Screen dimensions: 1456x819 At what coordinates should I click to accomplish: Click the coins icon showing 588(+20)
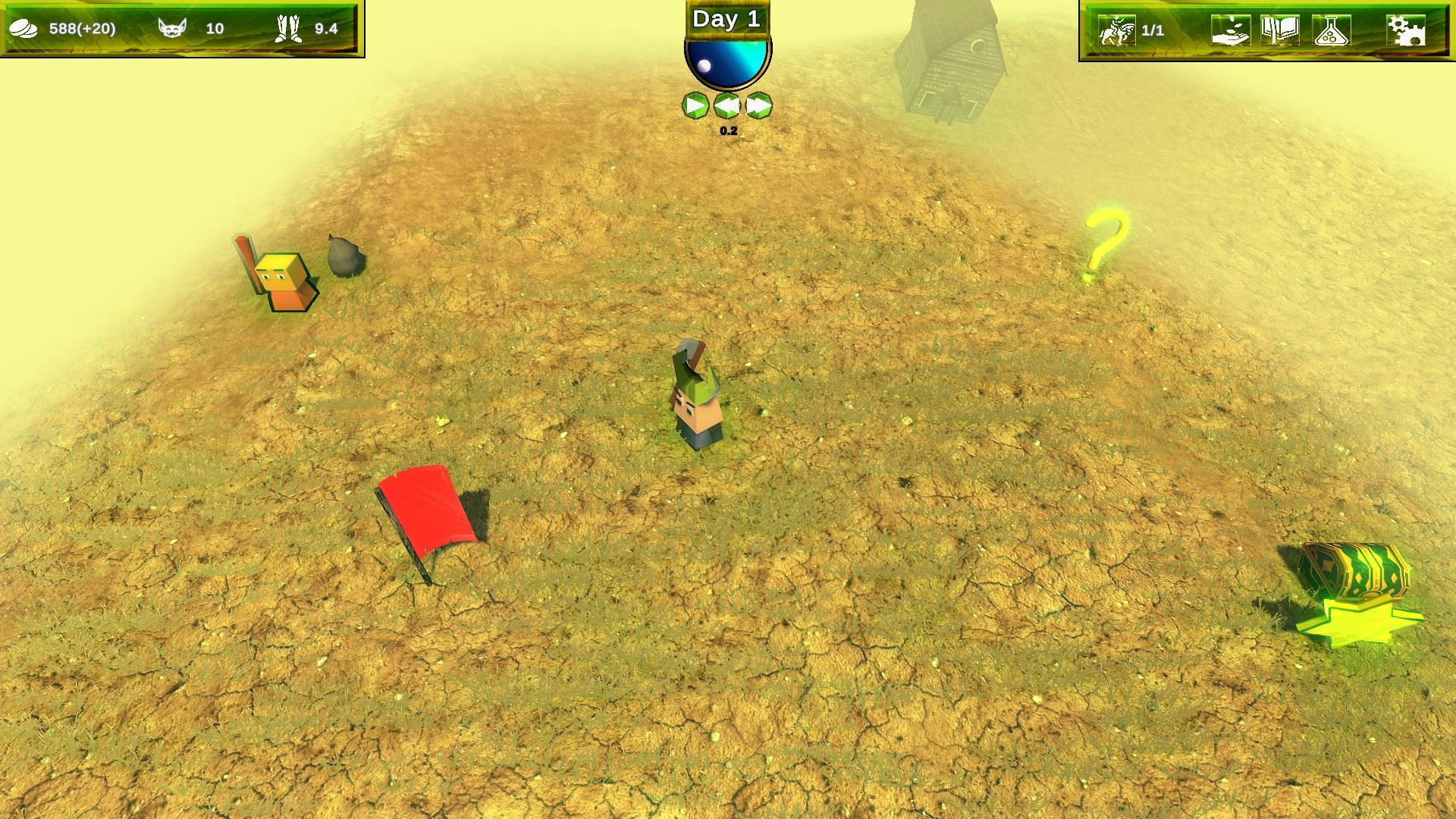[24, 30]
